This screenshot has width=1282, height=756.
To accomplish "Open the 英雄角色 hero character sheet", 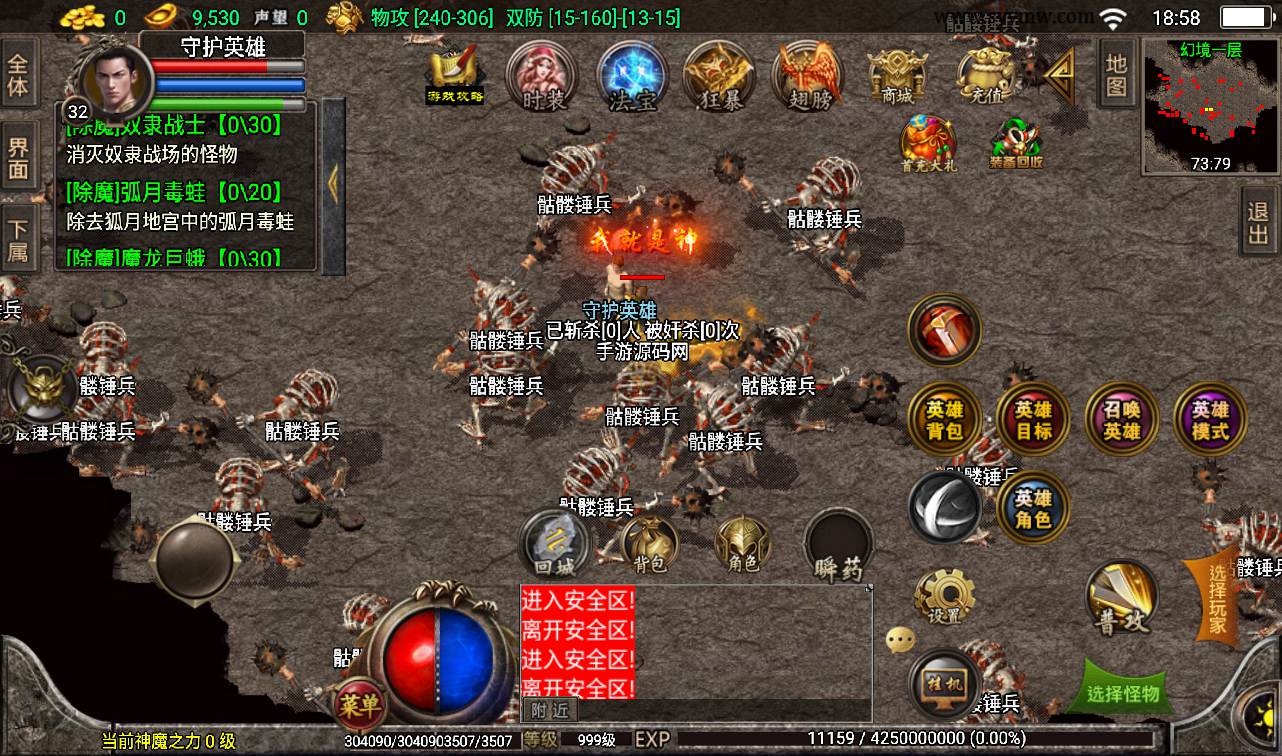I will (x=1033, y=508).
